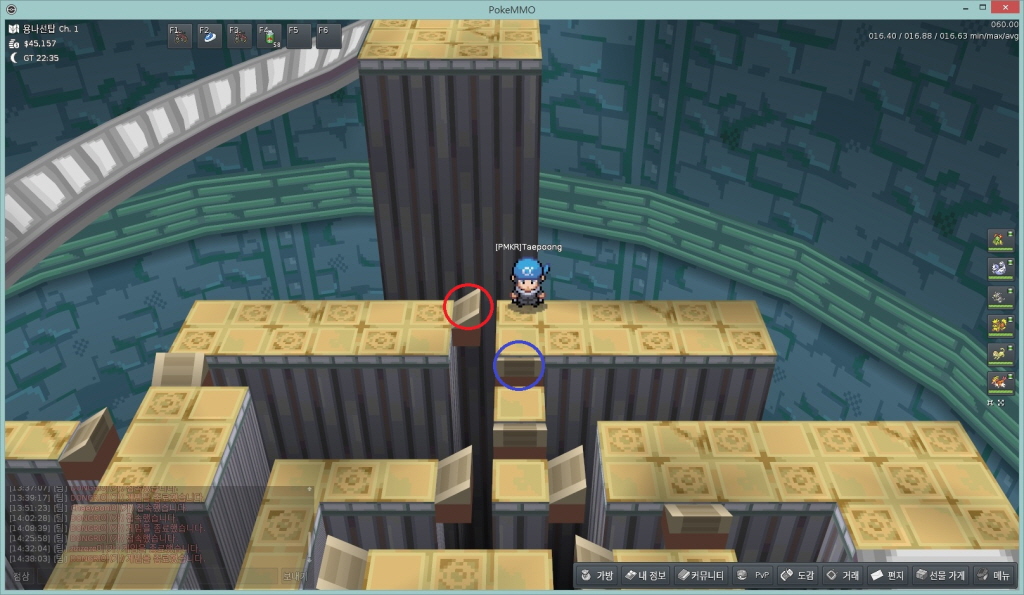Screen dimensions: 1024x595
Task: Click the PokeMMO window title bar
Action: [x=512, y=8]
